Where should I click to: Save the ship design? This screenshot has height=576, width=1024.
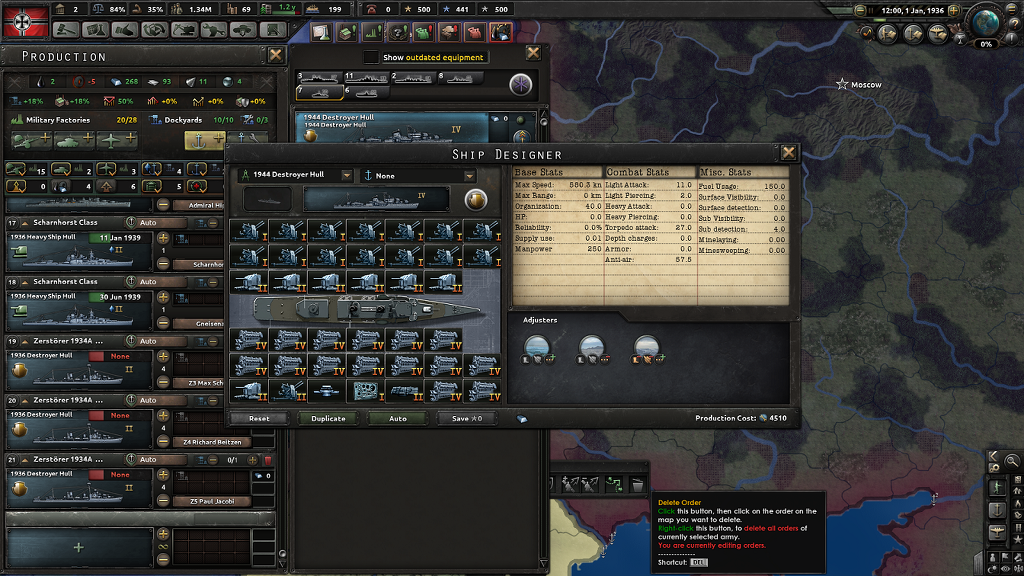point(467,418)
